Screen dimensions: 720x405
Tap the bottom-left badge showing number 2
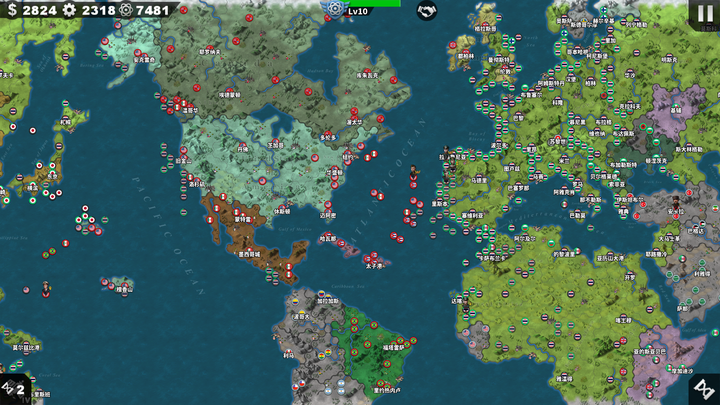(x=14, y=388)
